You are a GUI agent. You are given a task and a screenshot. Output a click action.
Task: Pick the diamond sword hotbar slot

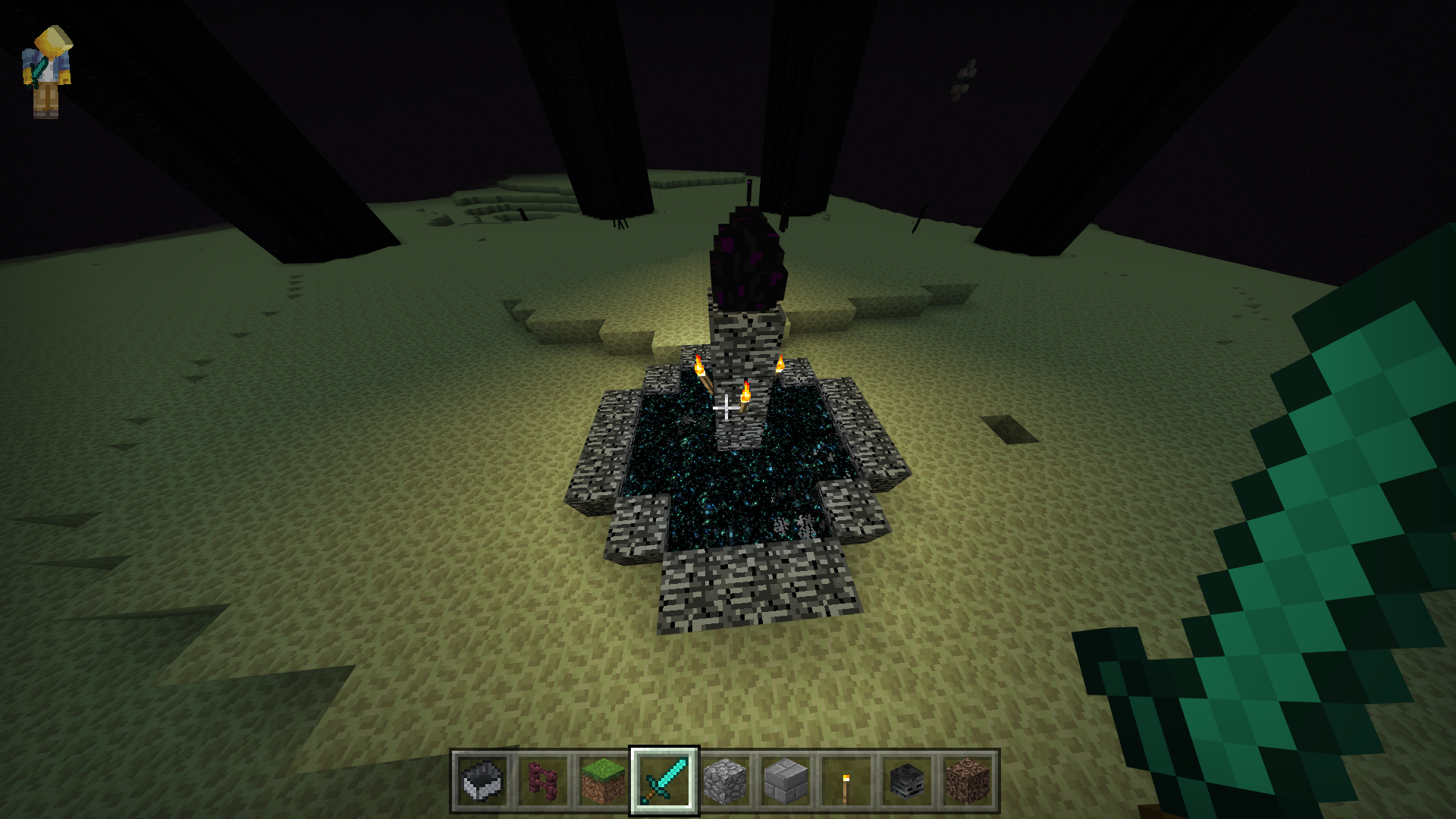664,781
